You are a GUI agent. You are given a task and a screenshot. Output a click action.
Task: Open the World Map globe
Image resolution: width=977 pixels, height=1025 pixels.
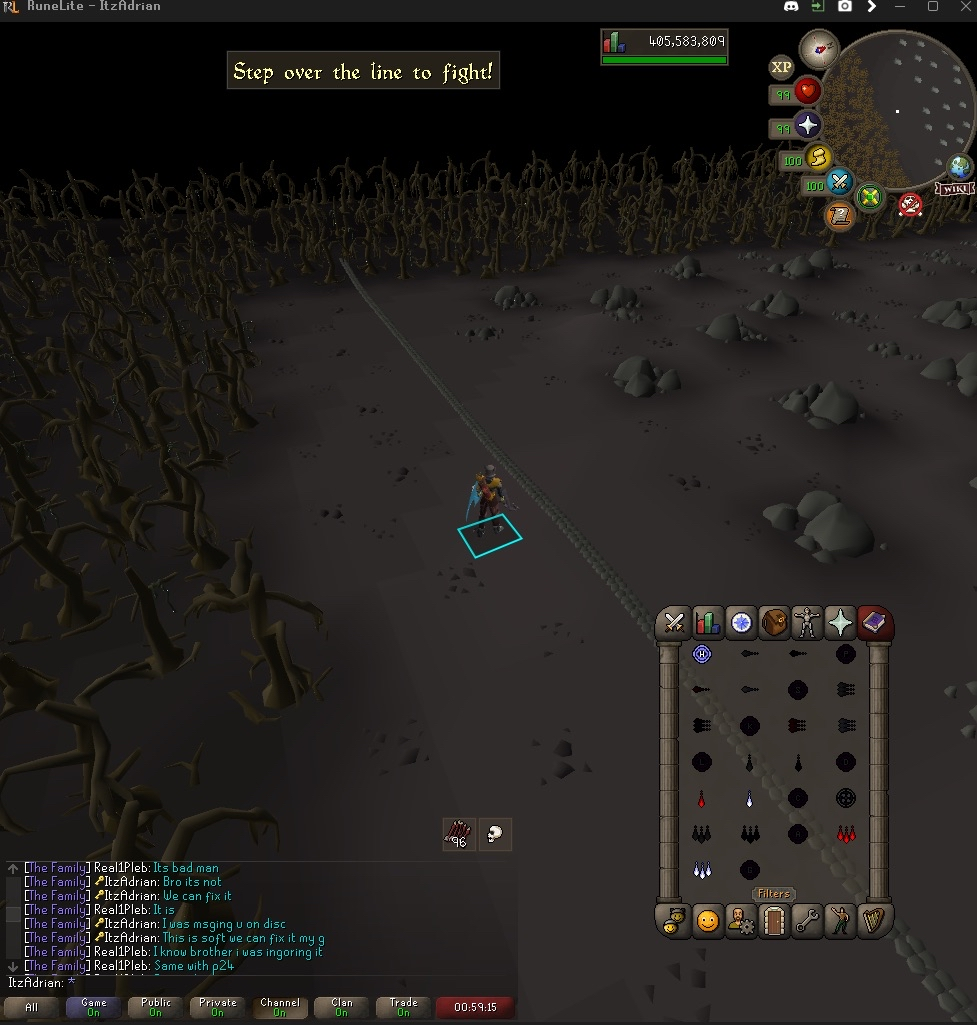(960, 166)
